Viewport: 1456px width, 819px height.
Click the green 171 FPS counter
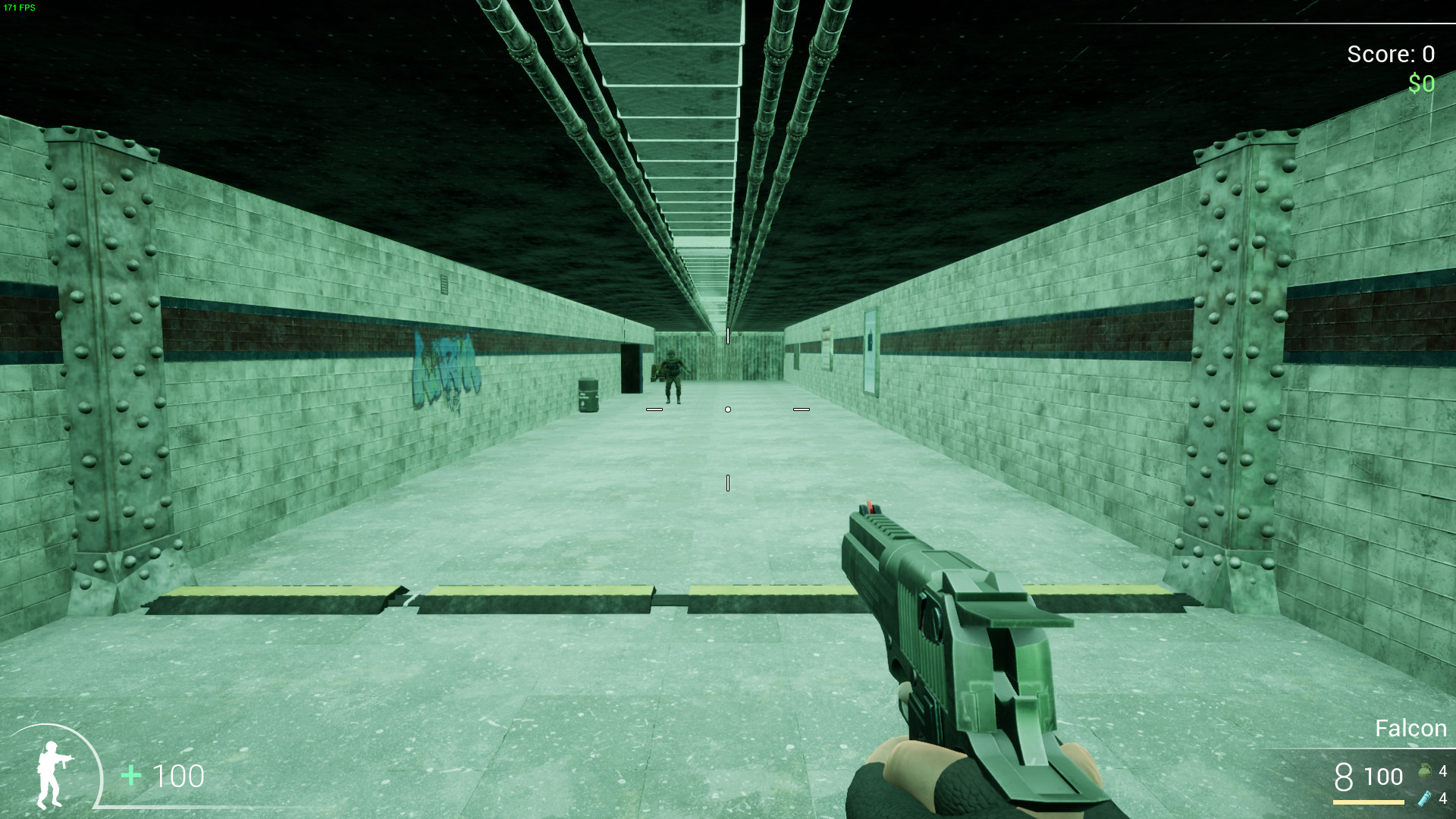pyautogui.click(x=19, y=9)
